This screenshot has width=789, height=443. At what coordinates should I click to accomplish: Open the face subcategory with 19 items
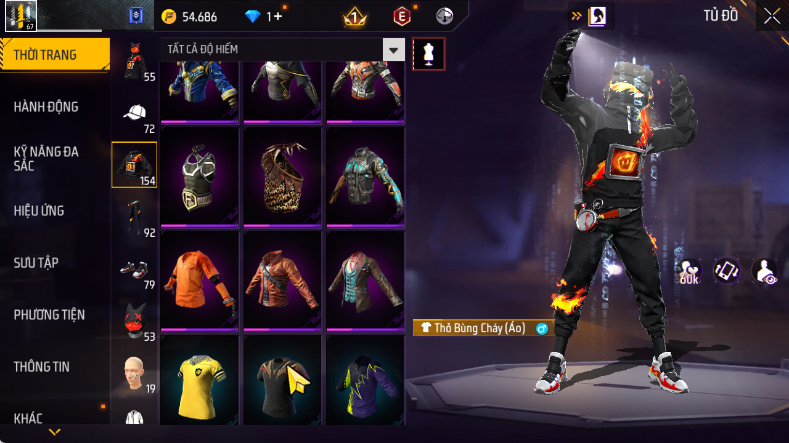134,373
